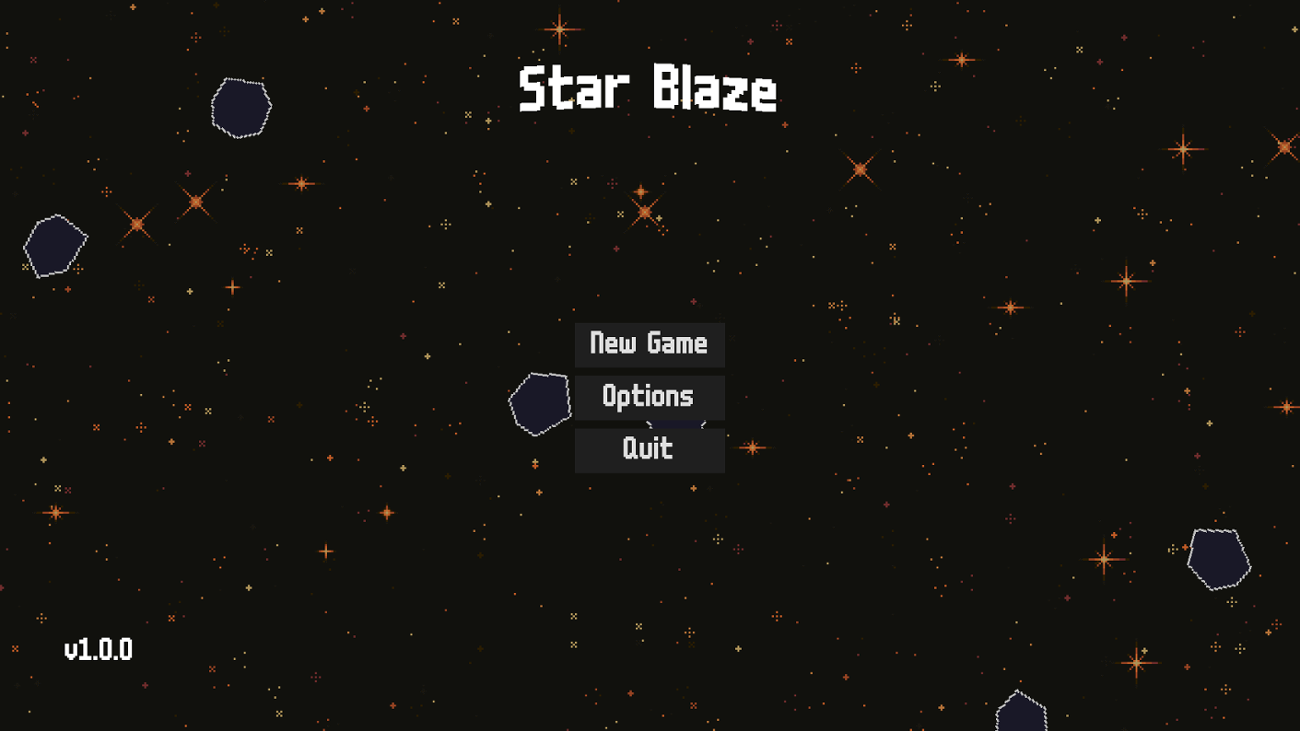The image size is (1300, 731).
Task: Click the v1.0.0 version label
Action: pyautogui.click(x=97, y=648)
